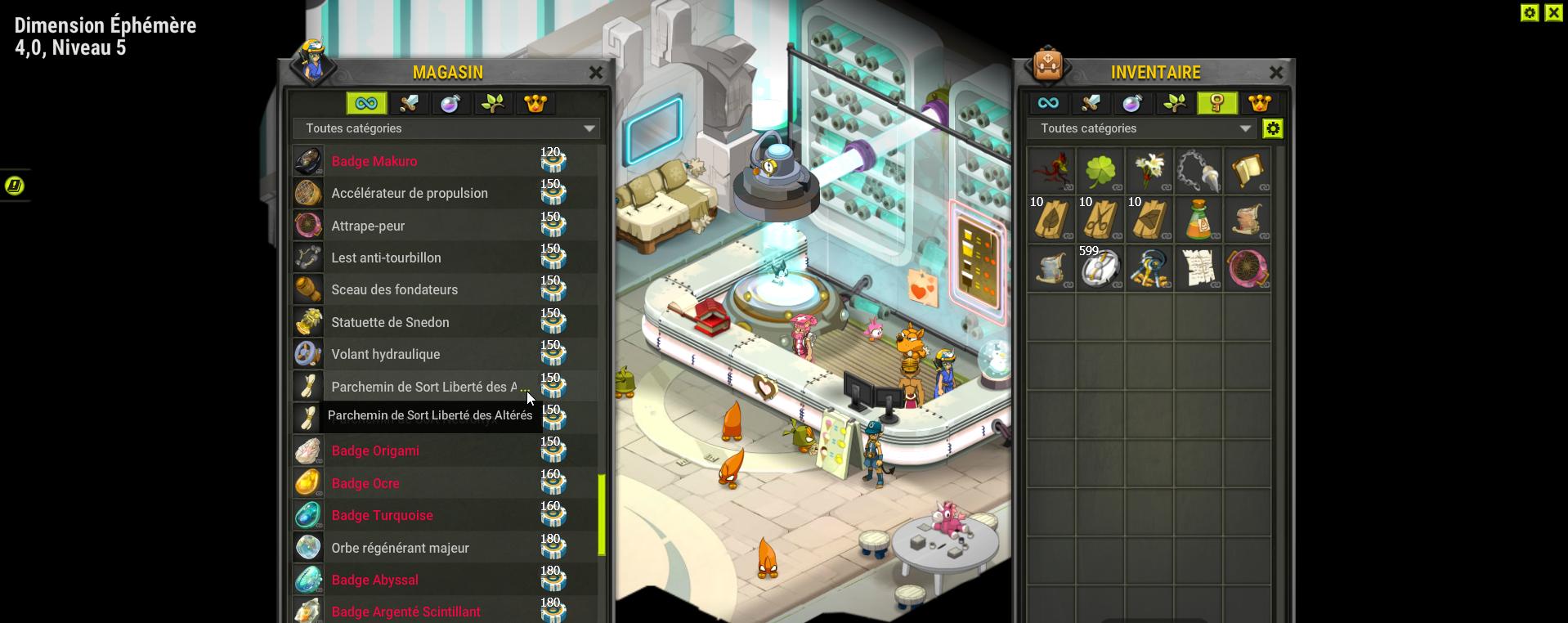Select the sword equipment filter in Magasin
The width and height of the screenshot is (1568, 623).
[409, 103]
